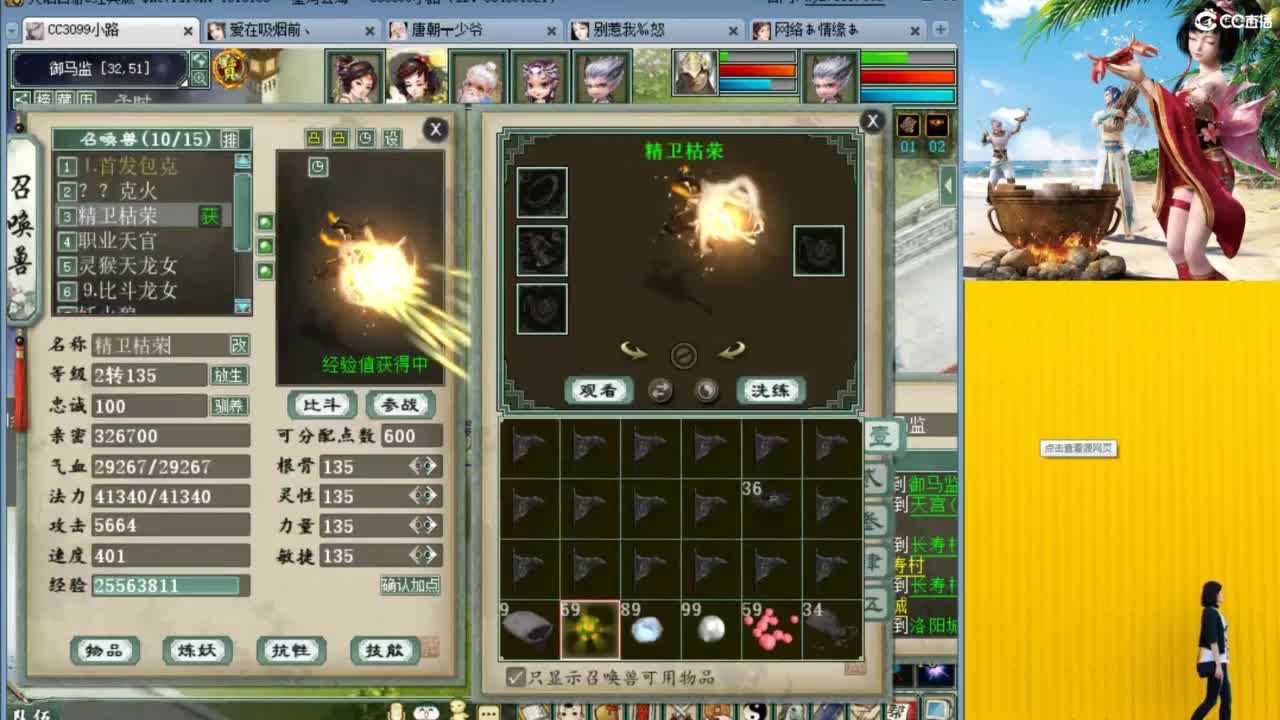
Task: Click the 经验 experience progress bar
Action: tap(170, 586)
